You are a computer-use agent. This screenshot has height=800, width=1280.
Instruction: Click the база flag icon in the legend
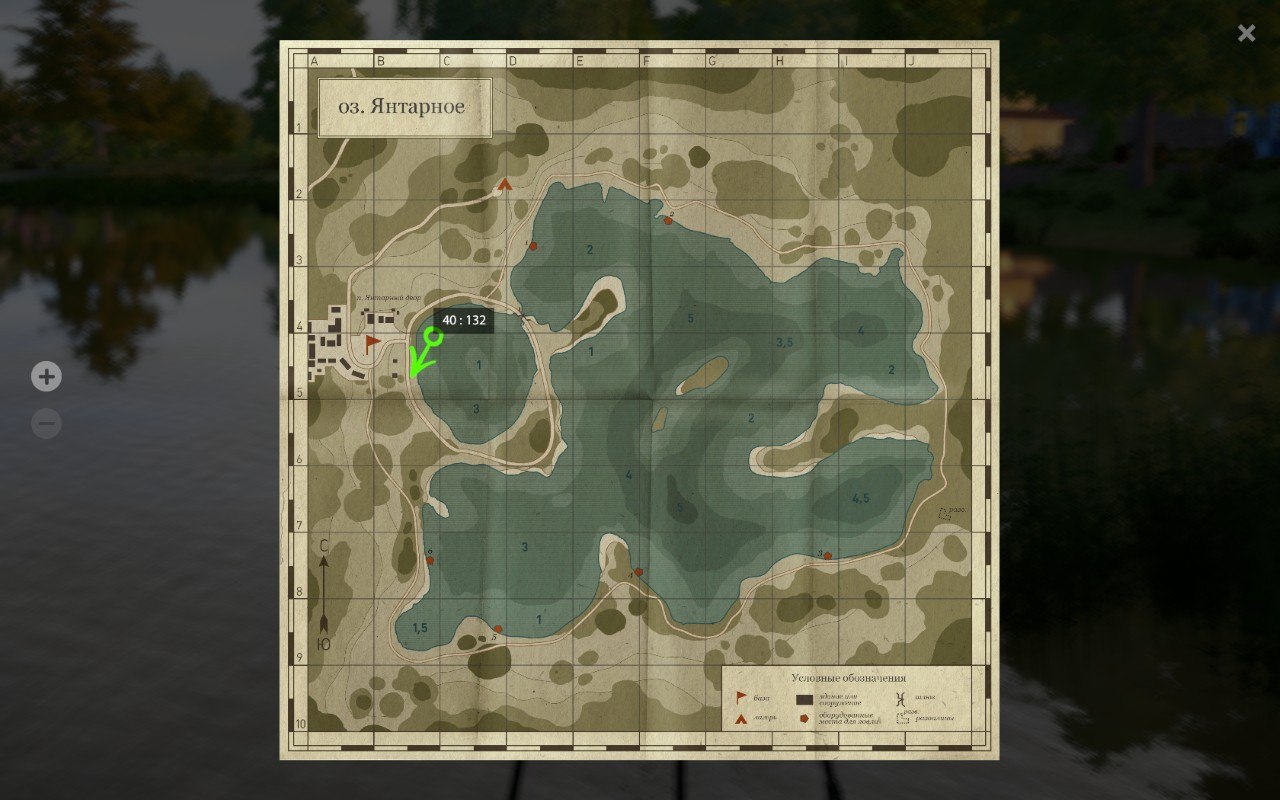[x=738, y=697]
